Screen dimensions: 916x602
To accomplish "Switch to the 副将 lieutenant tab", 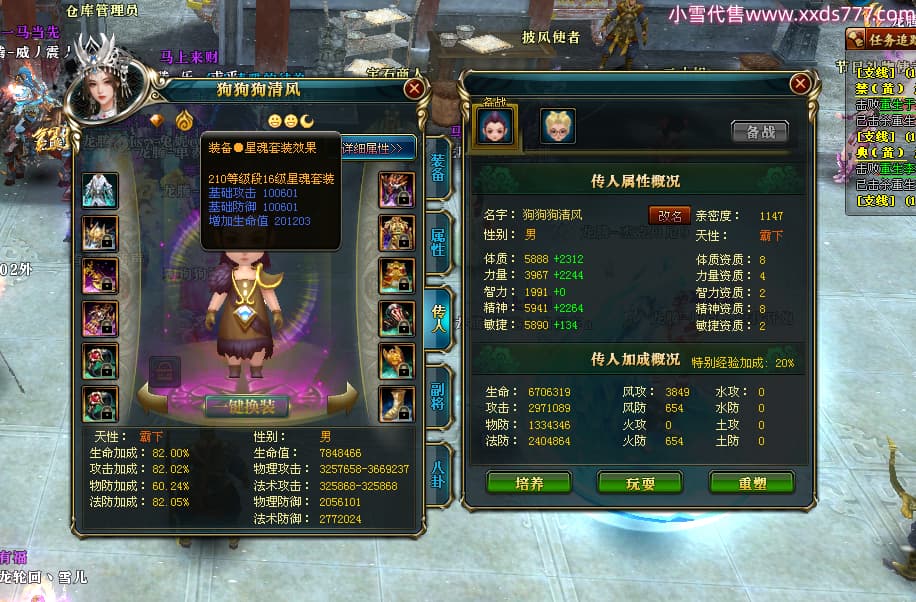I will click(438, 395).
